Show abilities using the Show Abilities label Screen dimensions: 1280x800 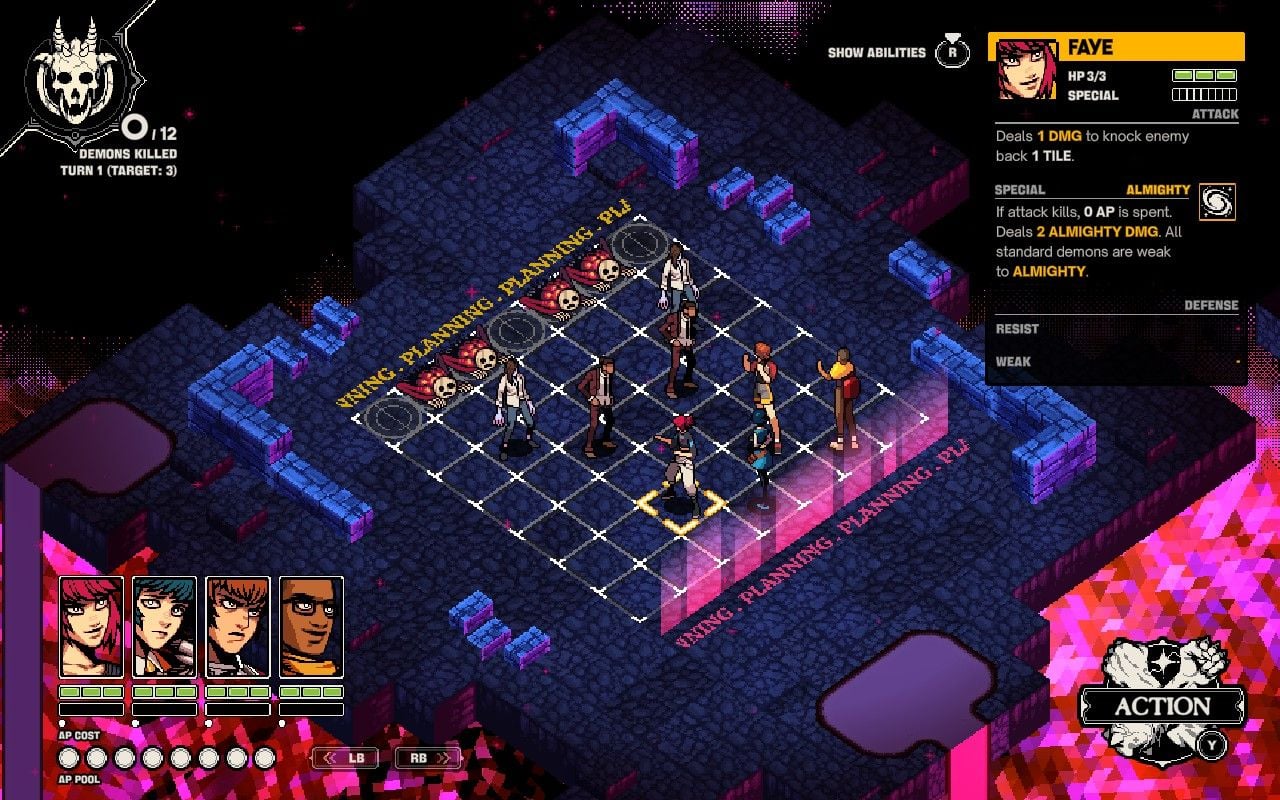(x=876, y=53)
